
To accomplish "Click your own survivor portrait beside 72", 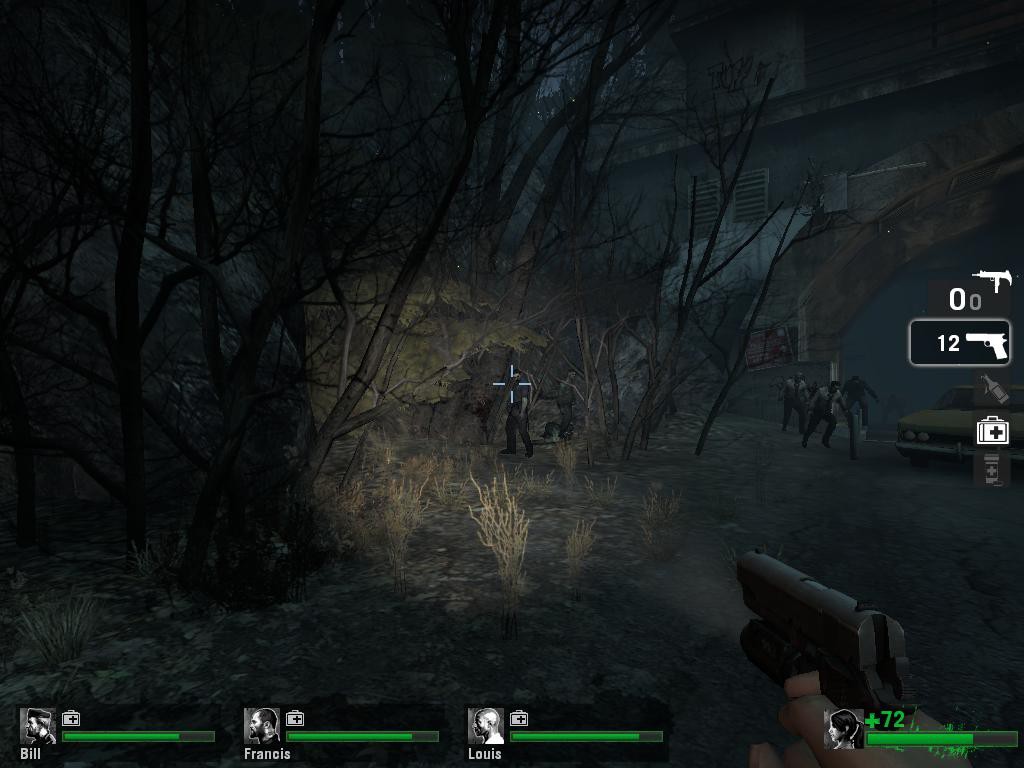I will [x=843, y=729].
